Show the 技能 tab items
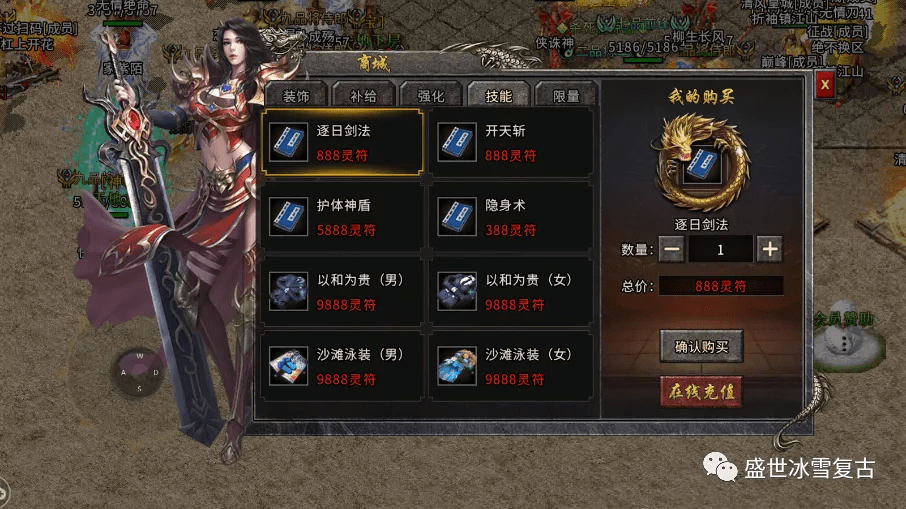The height and width of the screenshot is (509, 906). click(498, 96)
